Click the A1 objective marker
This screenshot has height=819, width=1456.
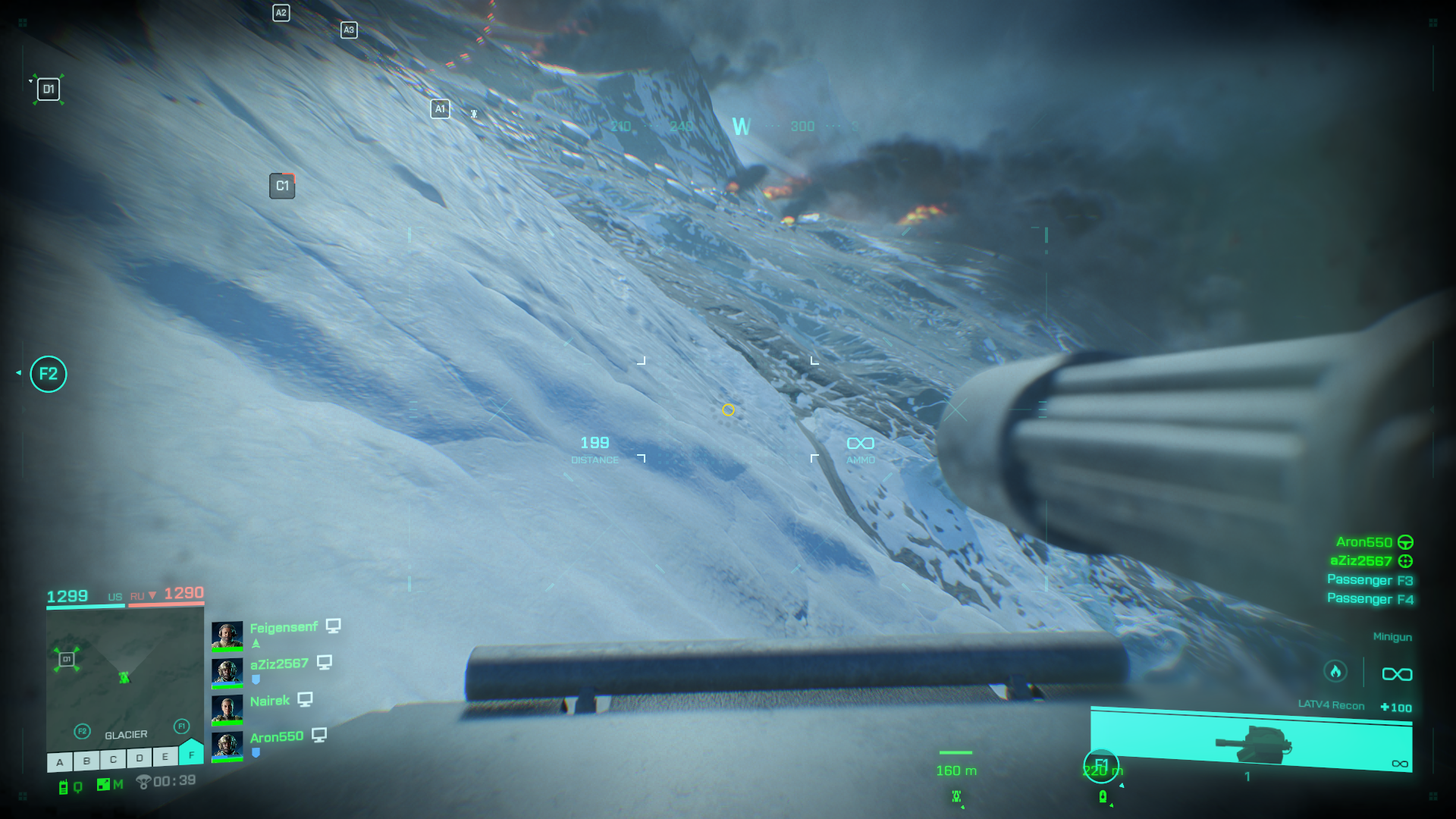pos(440,109)
